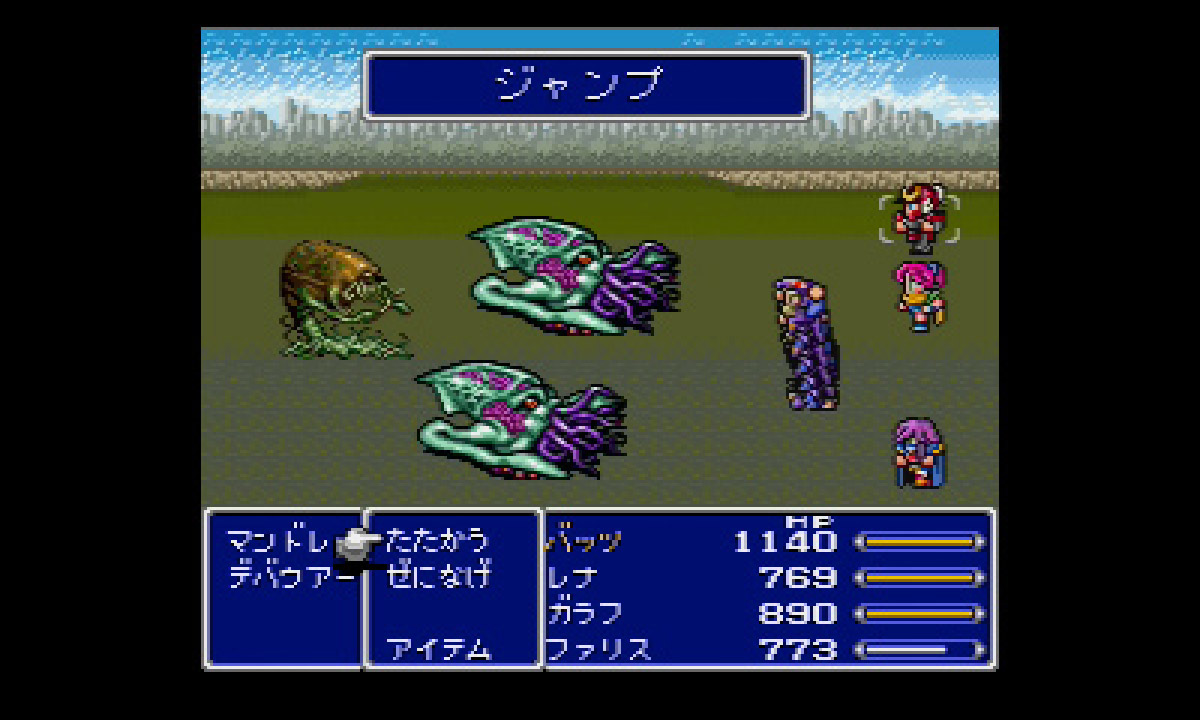Choose ファリス in the party list
This screenshot has width=1200, height=720.
(598, 650)
